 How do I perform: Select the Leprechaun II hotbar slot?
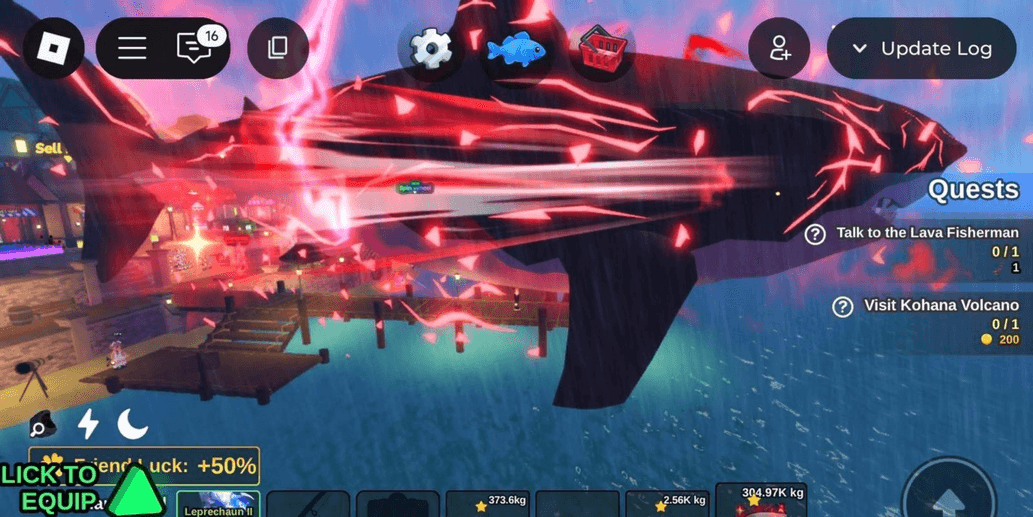click(218, 504)
